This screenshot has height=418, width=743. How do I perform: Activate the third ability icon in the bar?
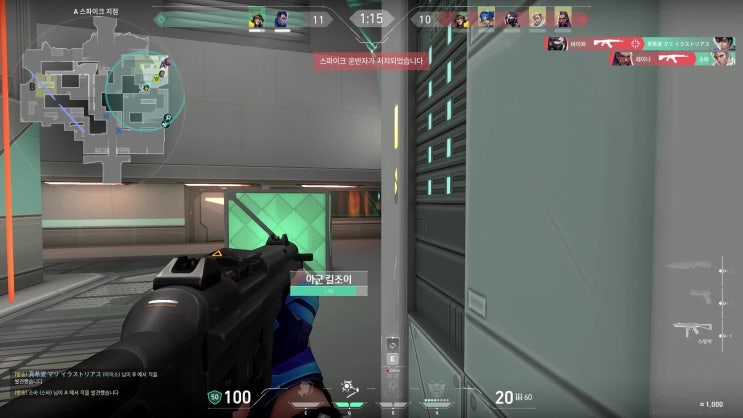[391, 389]
